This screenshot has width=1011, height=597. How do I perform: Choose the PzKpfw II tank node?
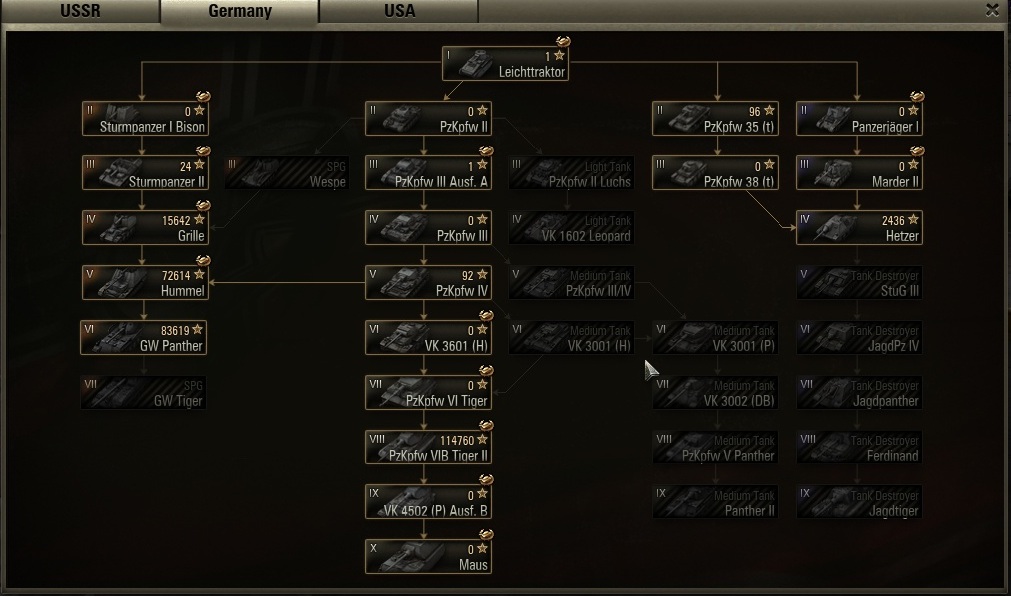tap(428, 119)
